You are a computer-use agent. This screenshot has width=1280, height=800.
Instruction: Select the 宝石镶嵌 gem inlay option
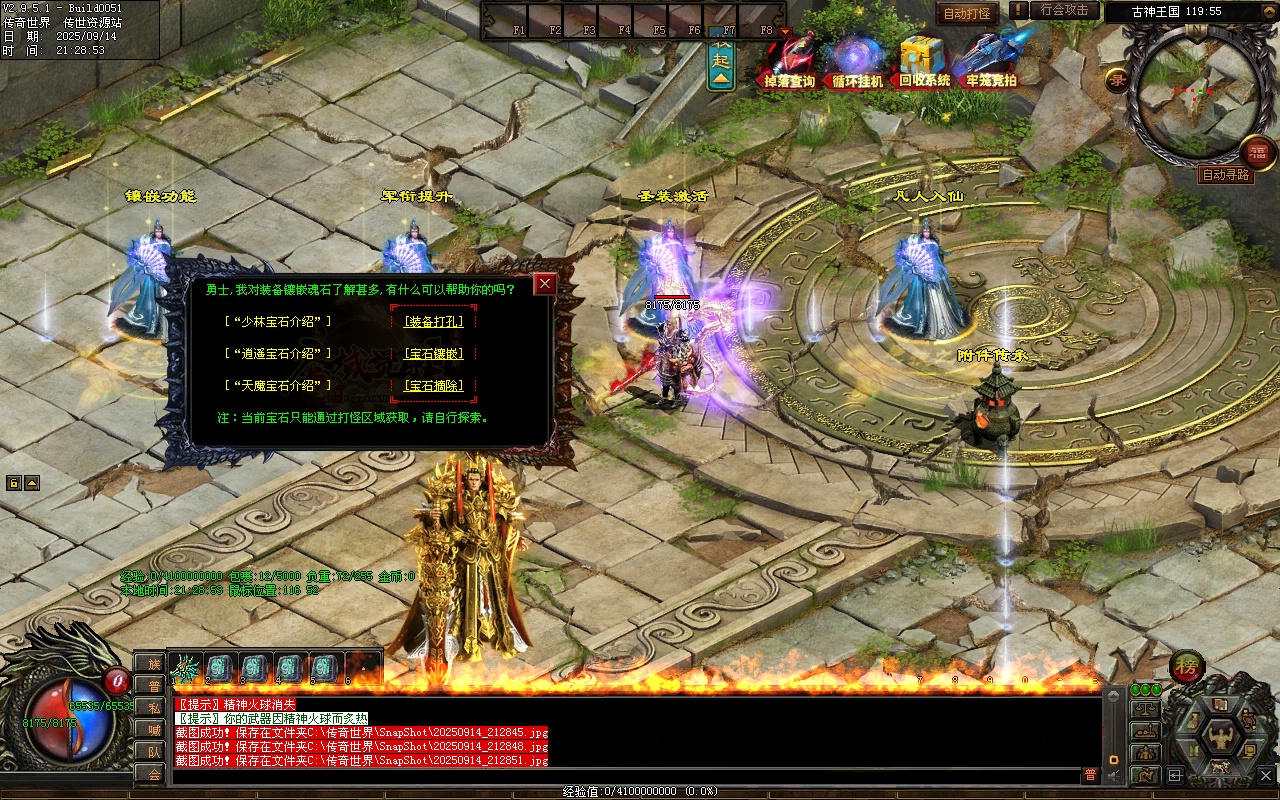point(433,354)
